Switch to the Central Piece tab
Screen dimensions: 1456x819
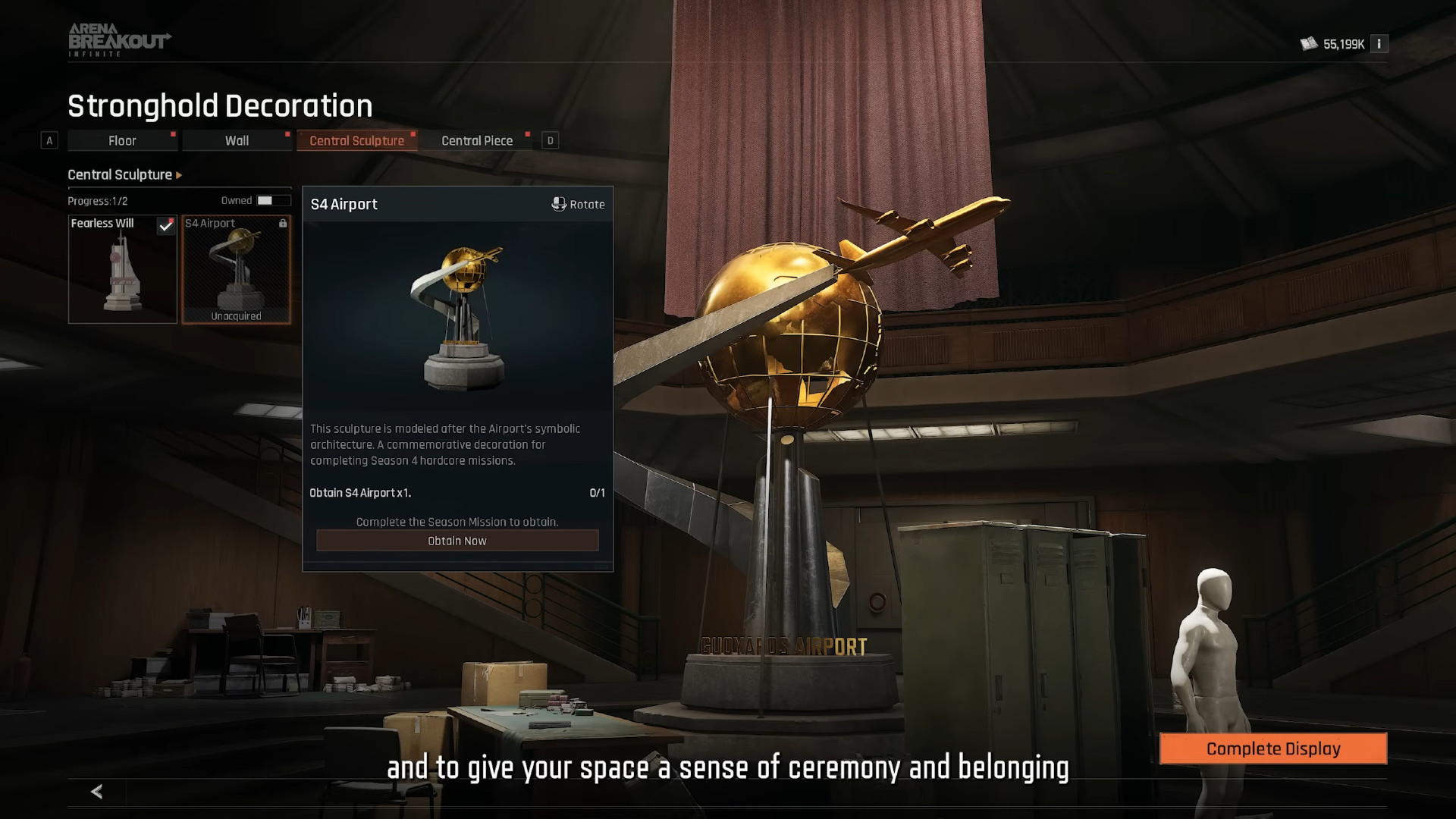click(477, 140)
